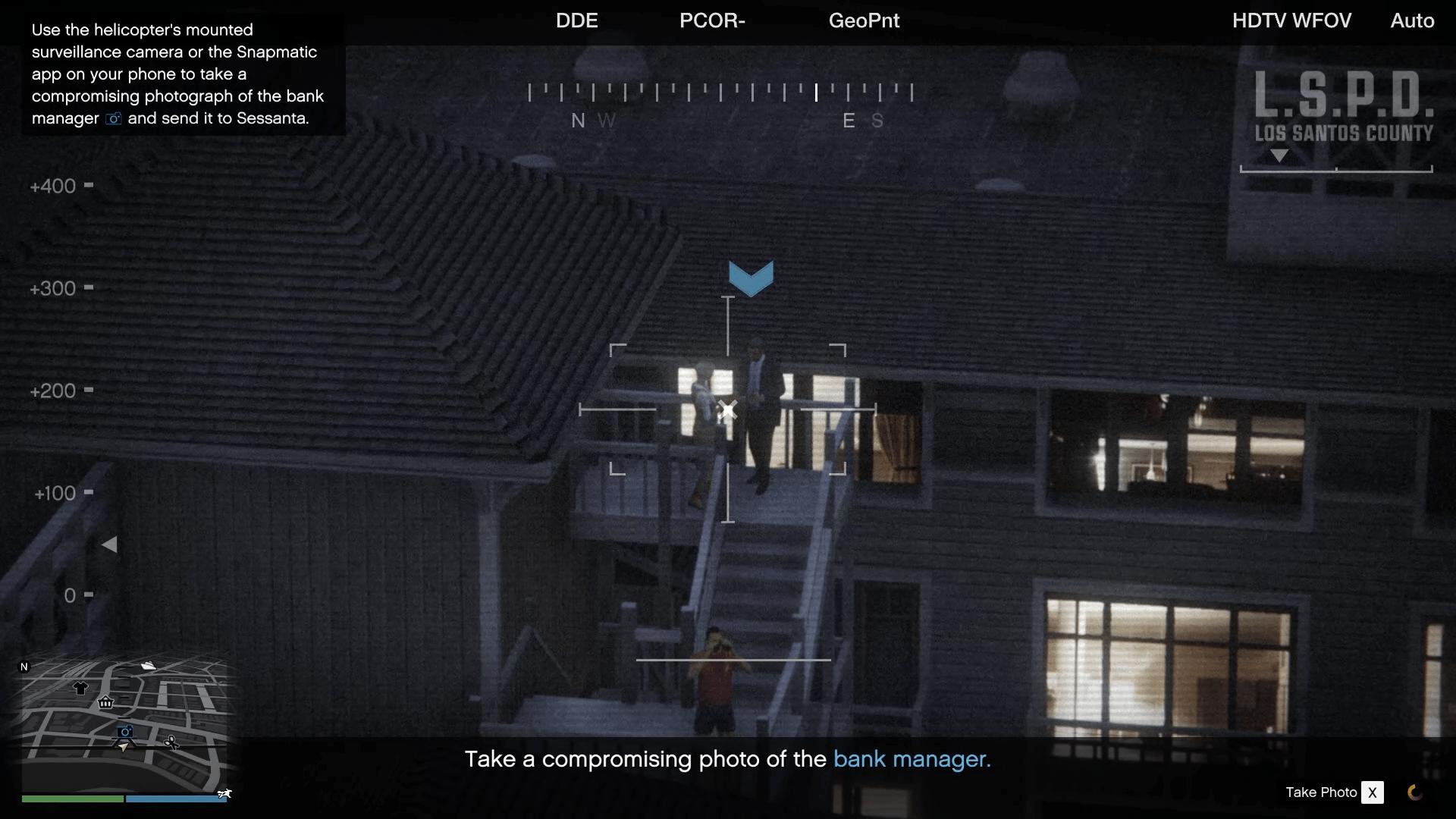This screenshot has width=1456, height=819.
Task: Click the triangle below the L.S.P.D. logo
Action: 1280,156
